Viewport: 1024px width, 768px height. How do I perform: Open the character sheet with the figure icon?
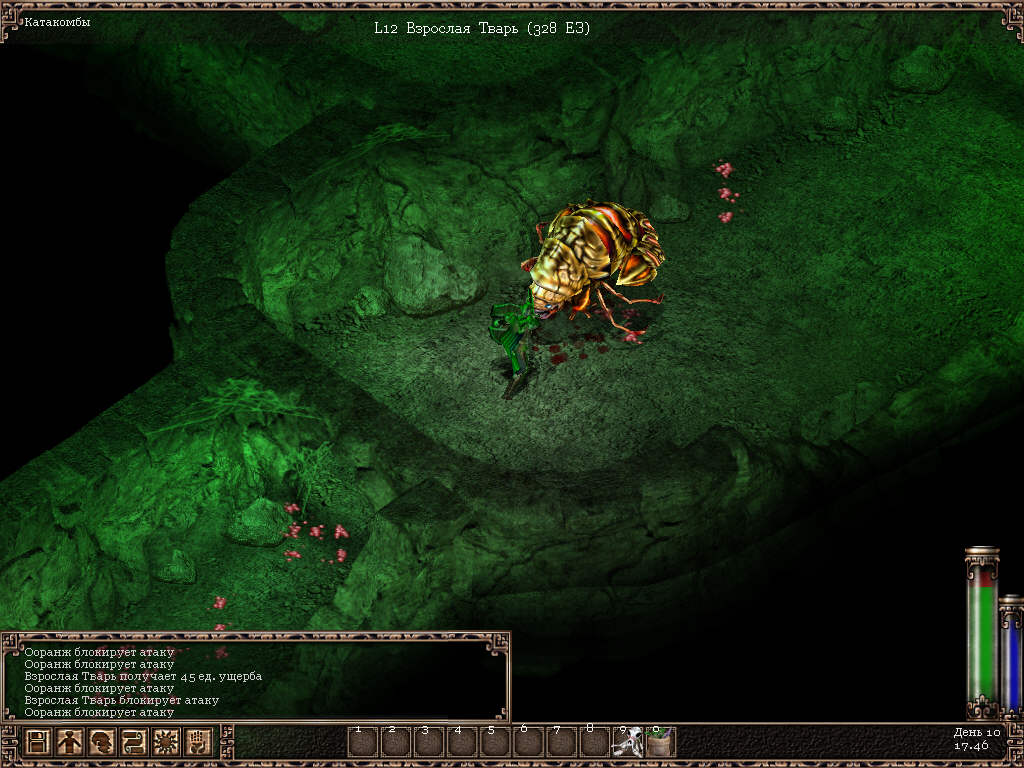[x=69, y=743]
